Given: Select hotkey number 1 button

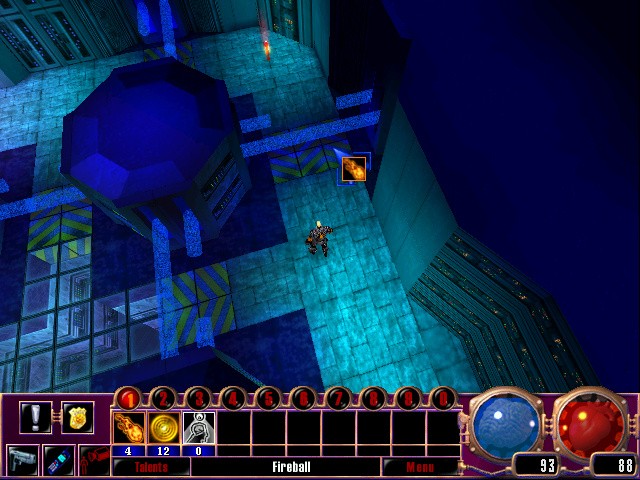Looking at the screenshot, I should 128,399.
